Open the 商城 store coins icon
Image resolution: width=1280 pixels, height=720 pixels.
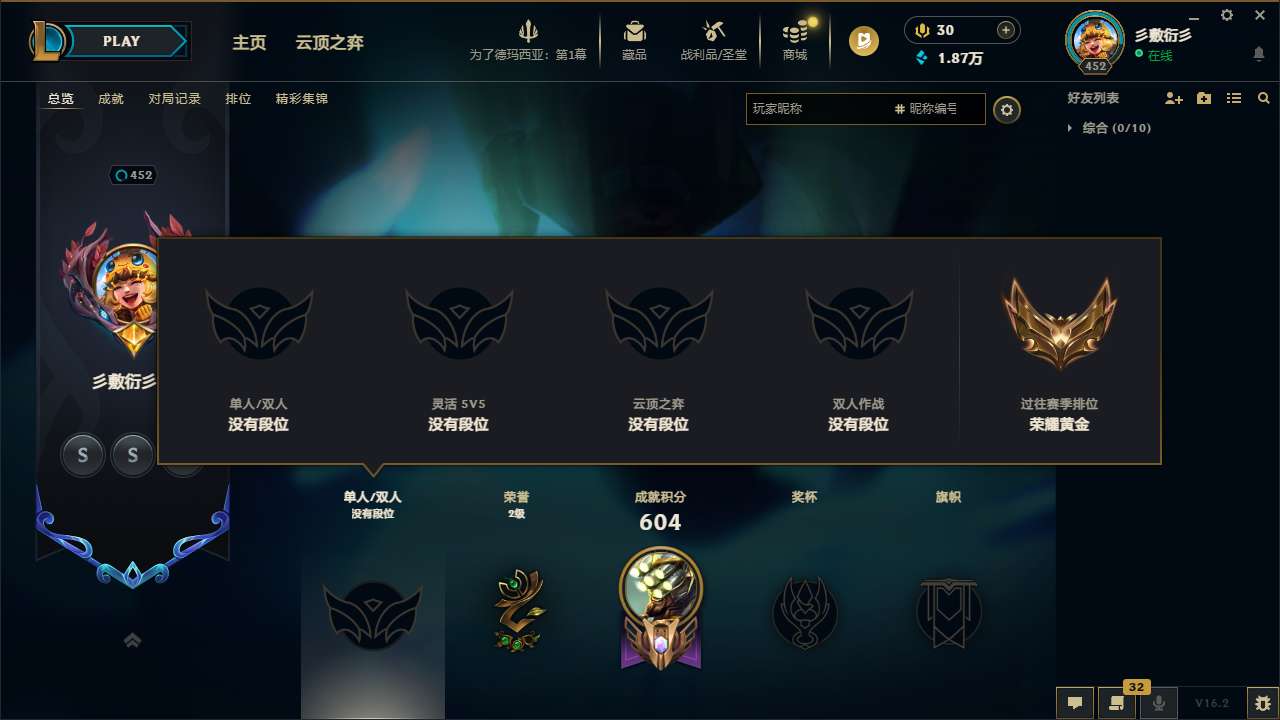pos(795,30)
